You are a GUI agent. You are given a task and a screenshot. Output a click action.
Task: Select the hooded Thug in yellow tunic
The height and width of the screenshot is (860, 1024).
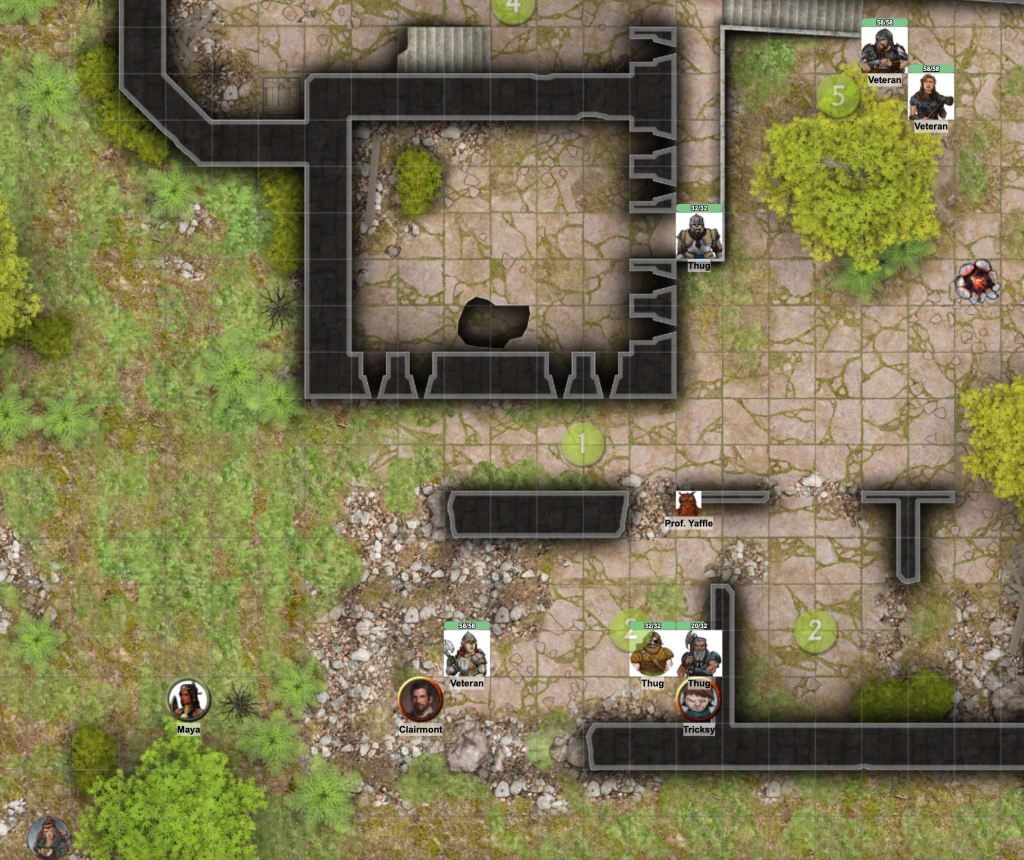pyautogui.click(x=652, y=654)
